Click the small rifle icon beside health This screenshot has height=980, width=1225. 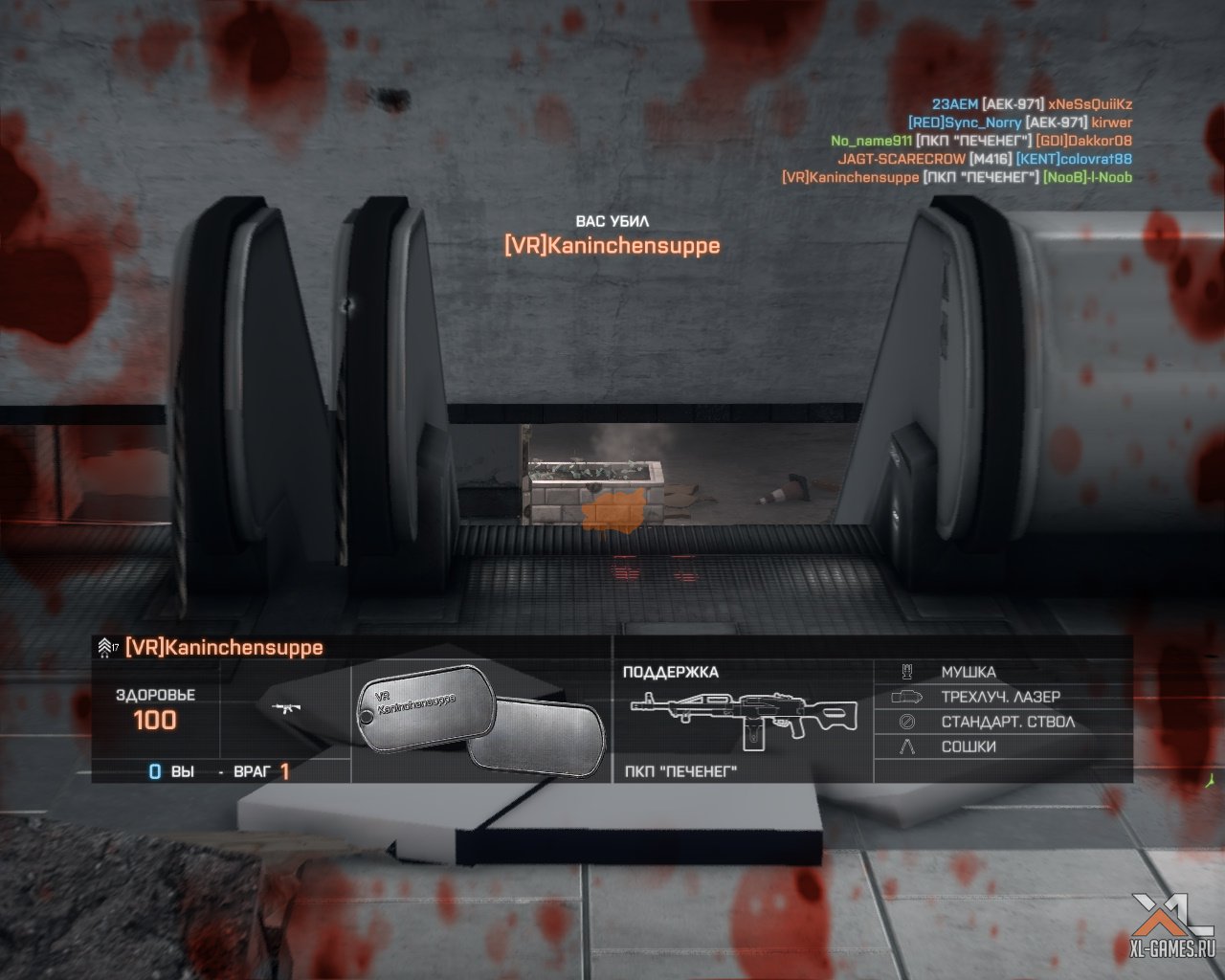tap(283, 708)
